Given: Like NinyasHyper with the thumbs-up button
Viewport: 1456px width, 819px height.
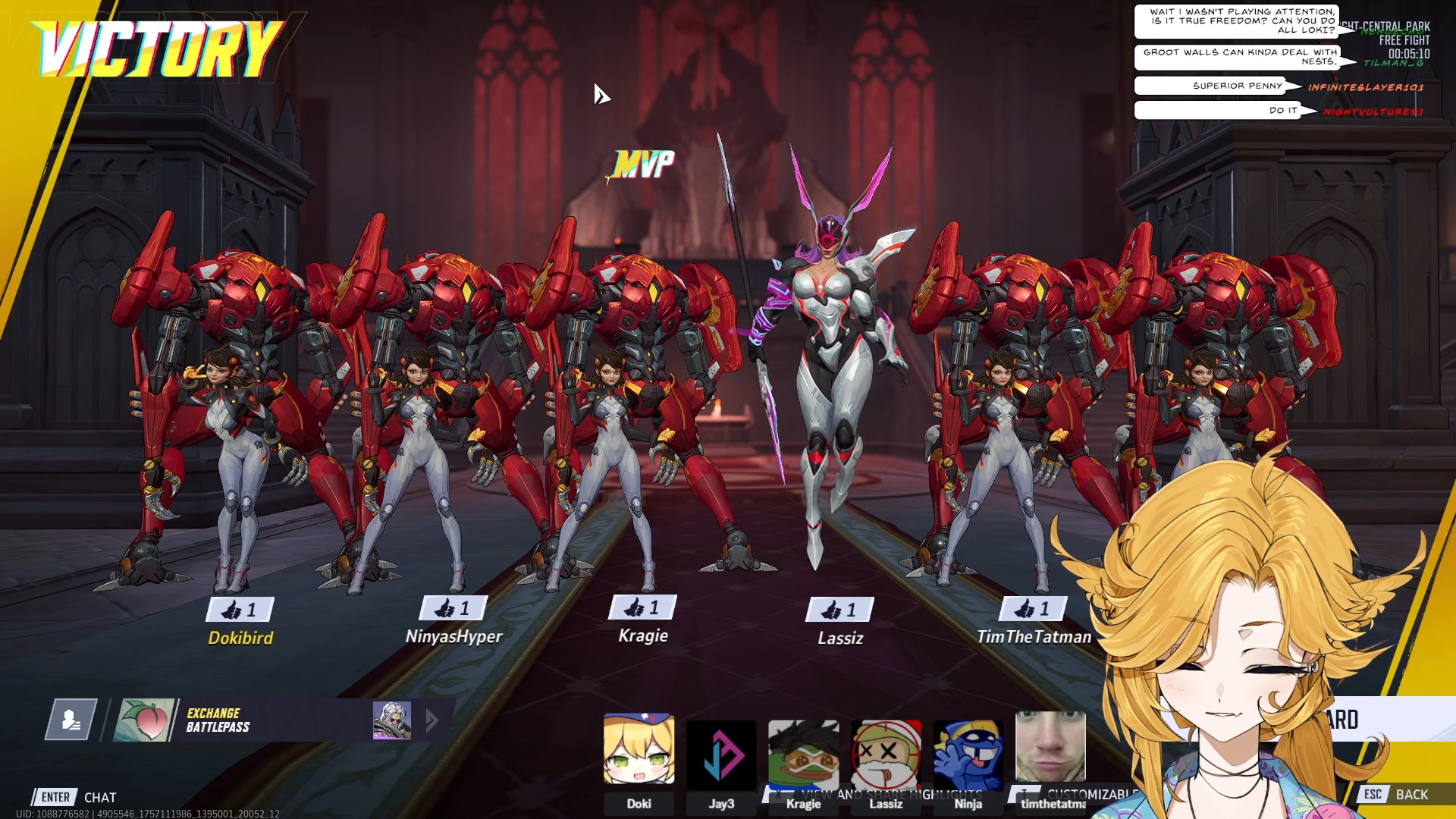Looking at the screenshot, I should (453, 607).
